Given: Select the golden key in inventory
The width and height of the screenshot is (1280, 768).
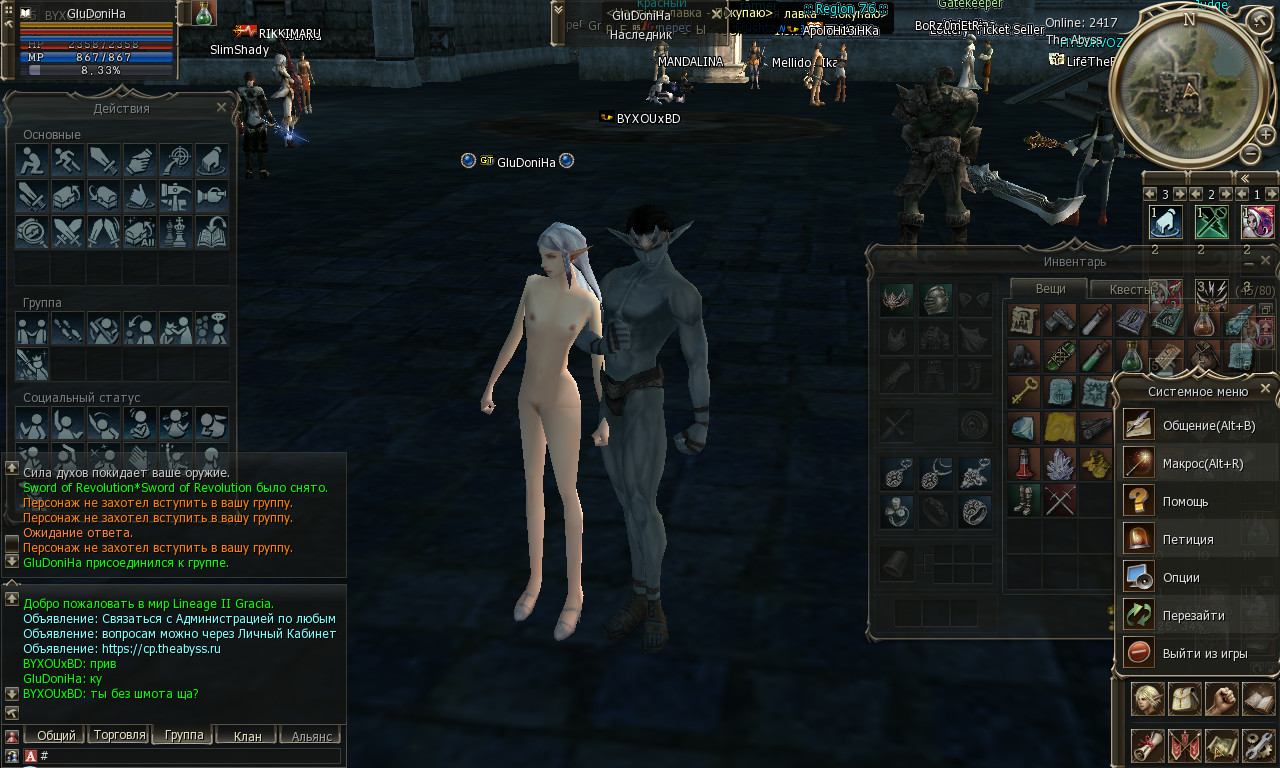Looking at the screenshot, I should (x=1022, y=391).
